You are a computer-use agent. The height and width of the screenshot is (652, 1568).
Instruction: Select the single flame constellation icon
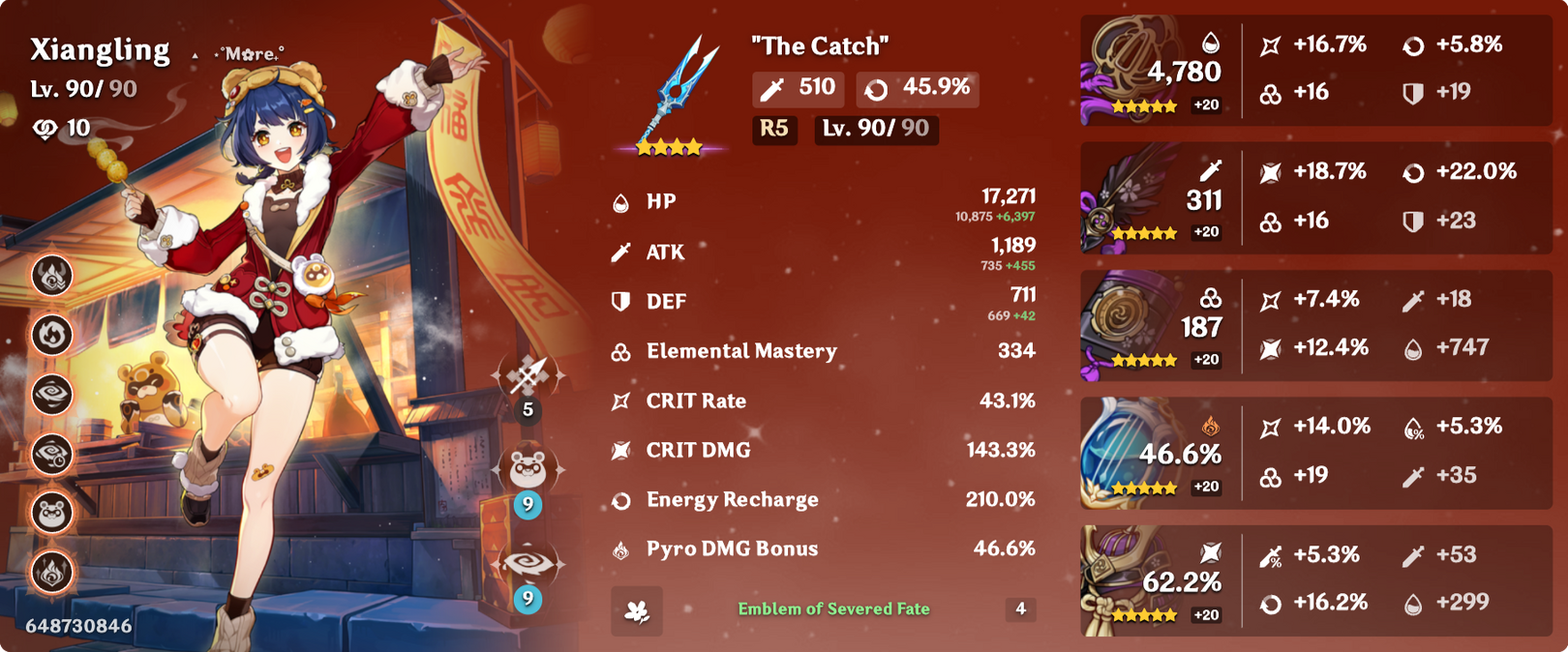52,335
